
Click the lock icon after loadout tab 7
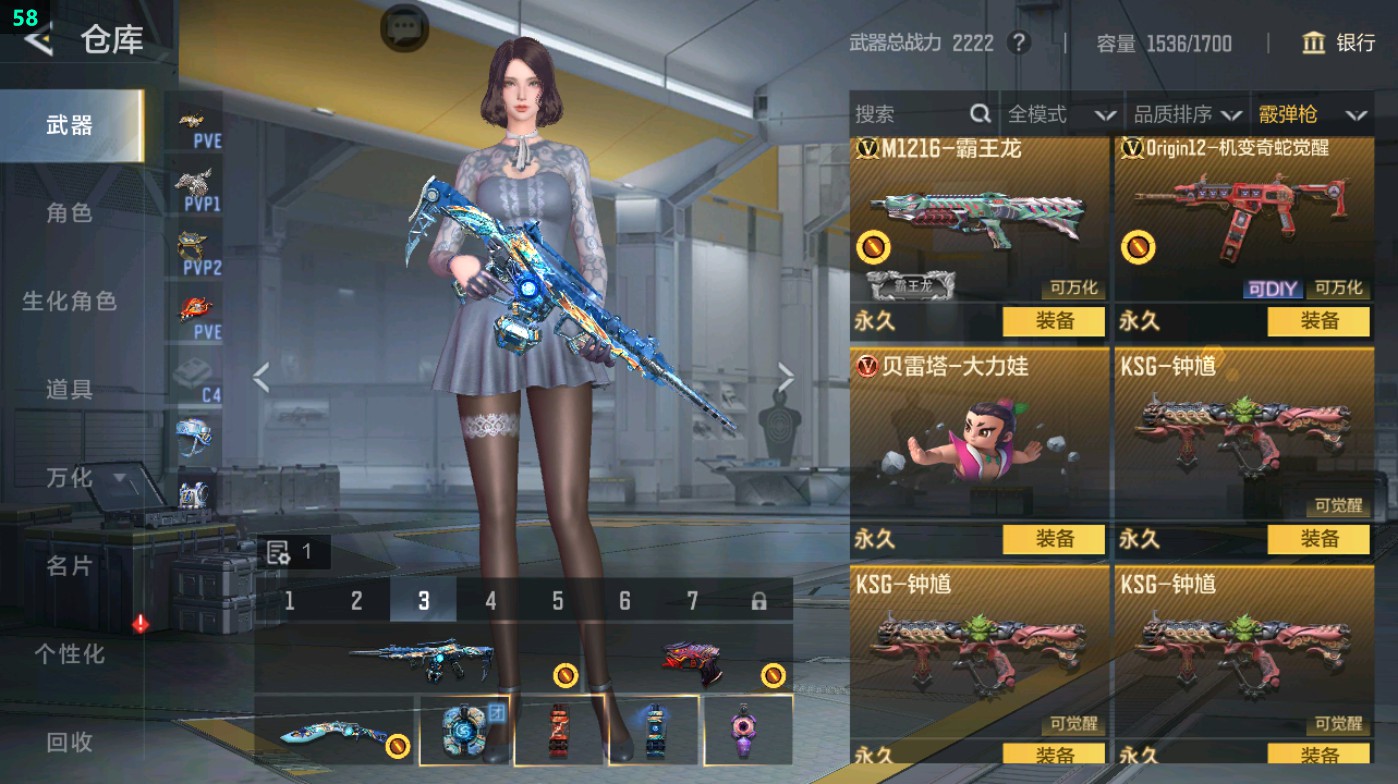coord(758,599)
